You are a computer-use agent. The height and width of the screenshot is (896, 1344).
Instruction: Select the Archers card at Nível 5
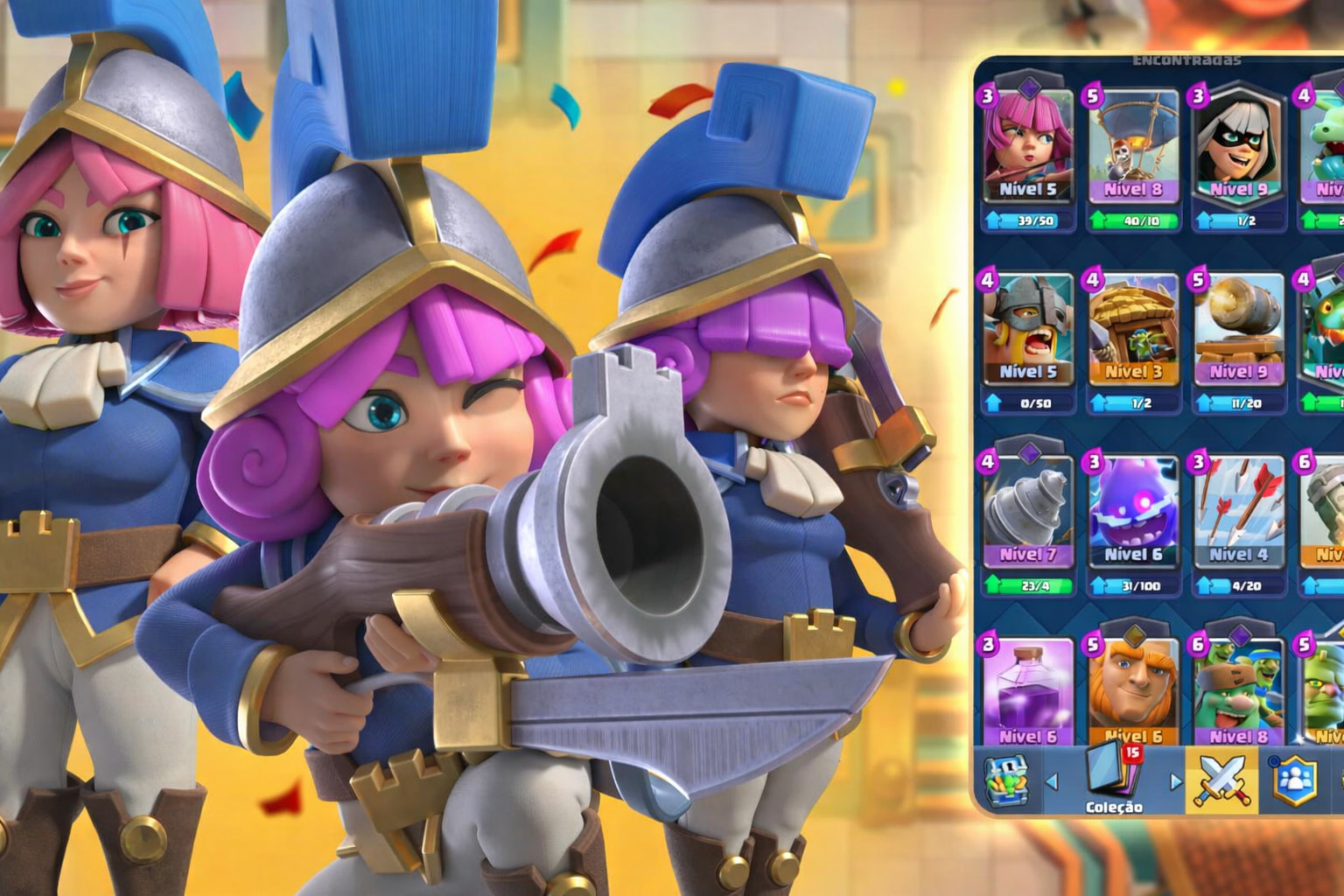(x=1027, y=149)
